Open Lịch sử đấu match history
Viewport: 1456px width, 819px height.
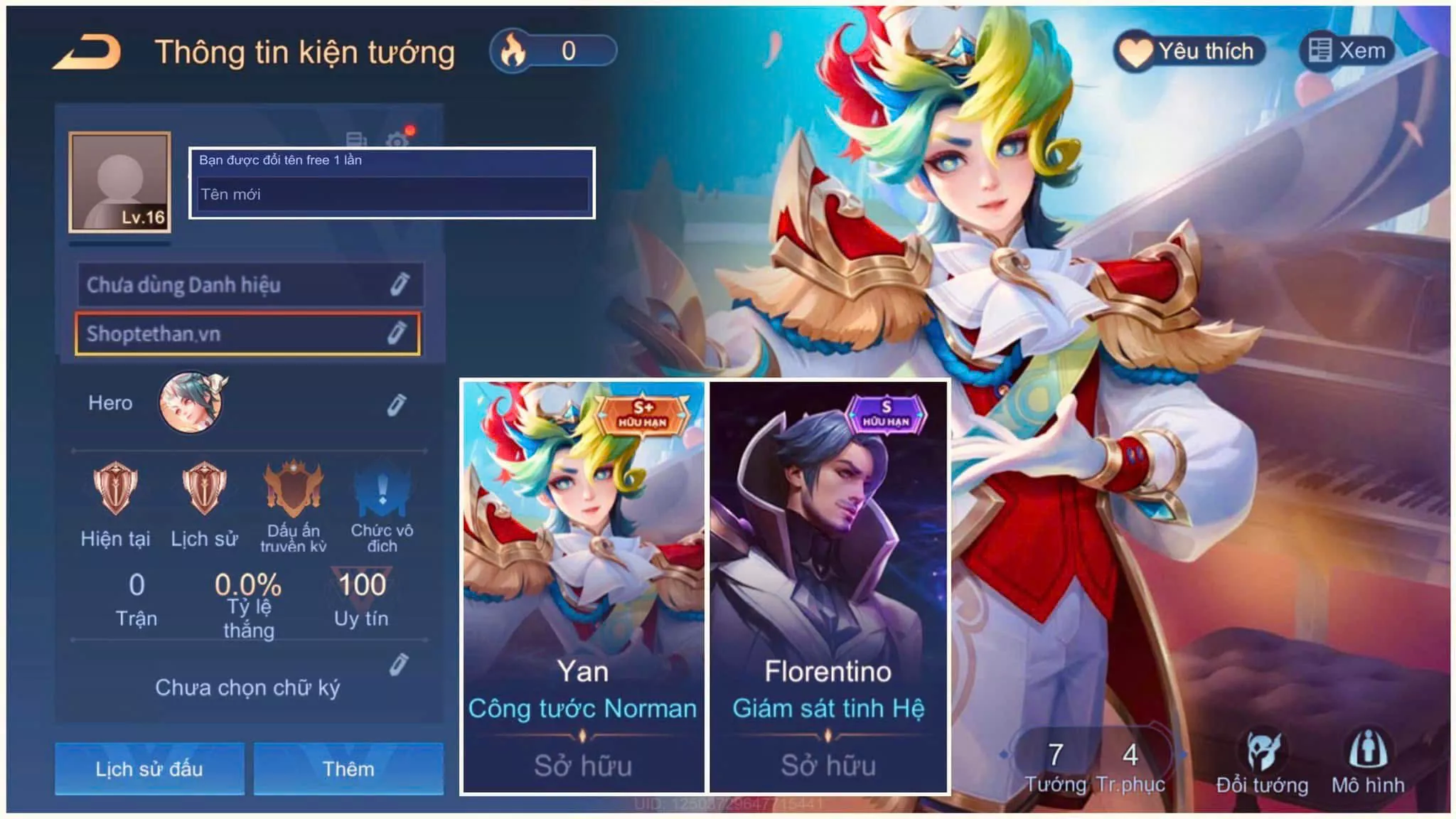(149, 769)
